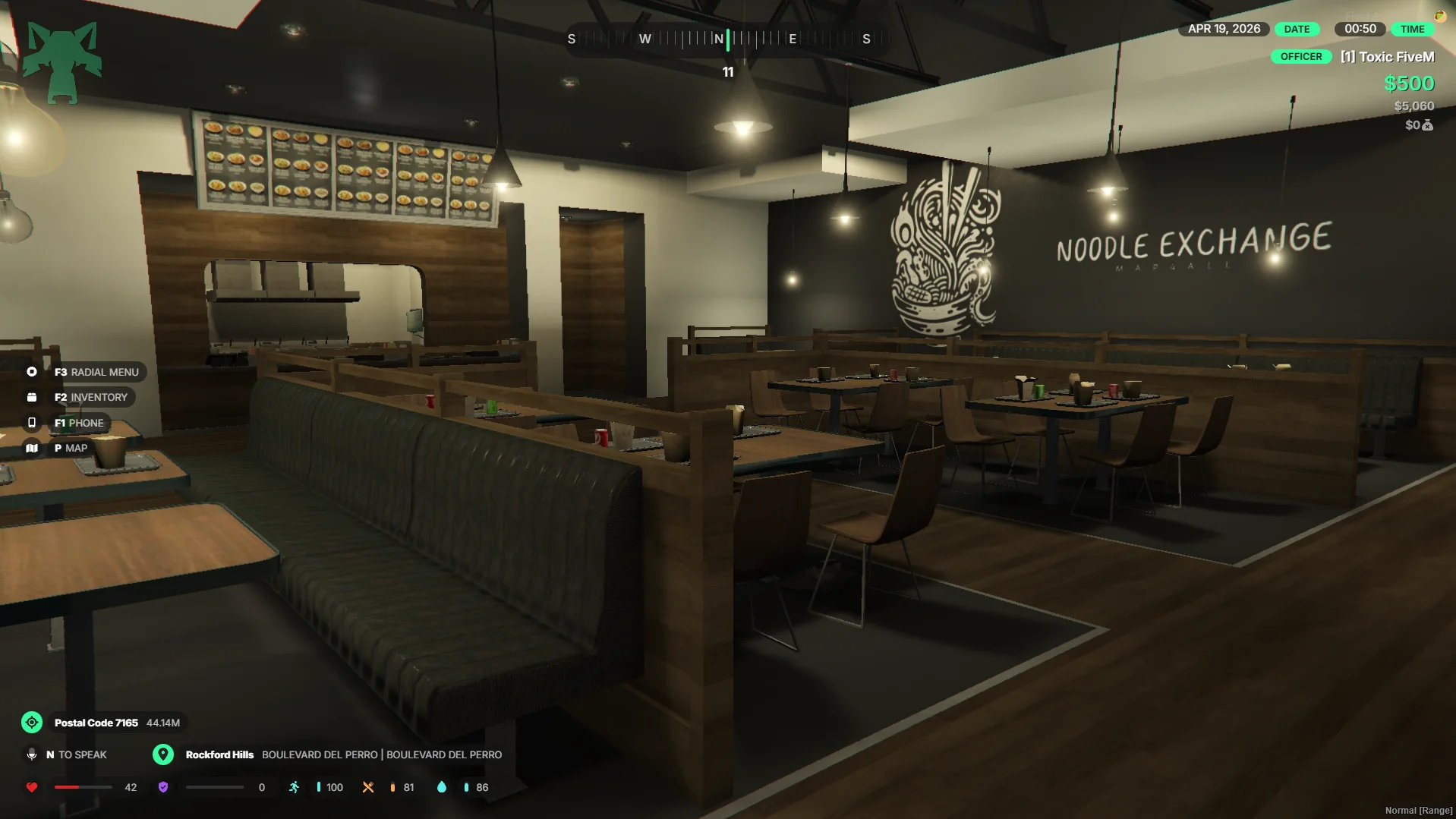Open the radial menu circle icon
The width and height of the screenshot is (1456, 819).
[x=32, y=372]
